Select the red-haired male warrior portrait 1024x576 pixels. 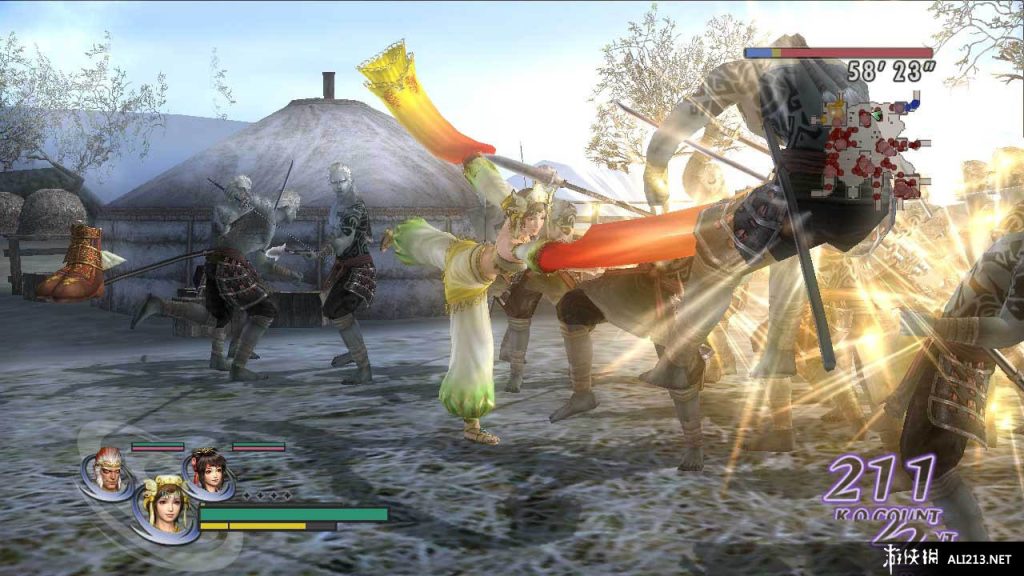pos(107,470)
